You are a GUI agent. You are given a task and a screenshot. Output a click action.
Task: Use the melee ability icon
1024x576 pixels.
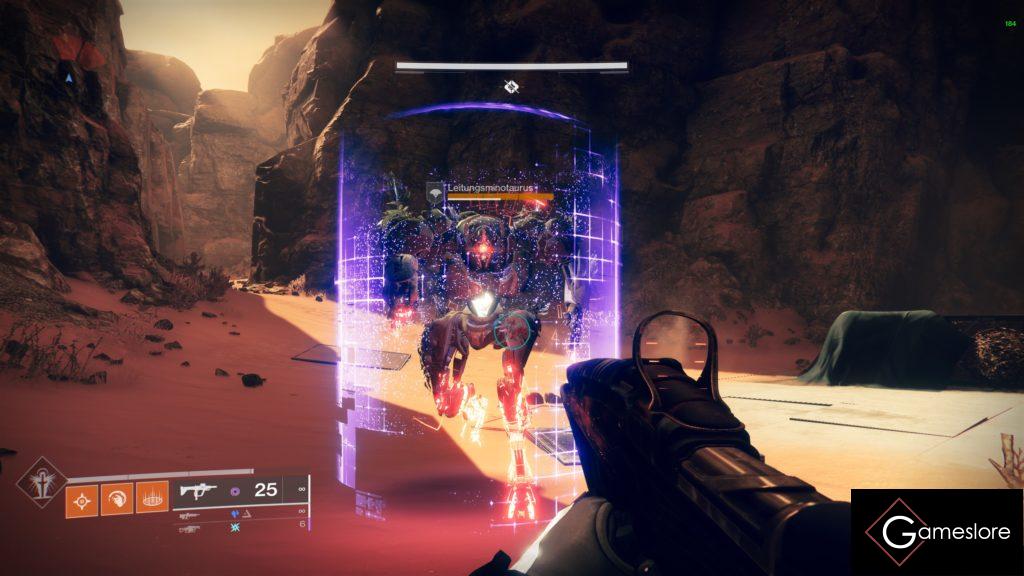tap(115, 497)
